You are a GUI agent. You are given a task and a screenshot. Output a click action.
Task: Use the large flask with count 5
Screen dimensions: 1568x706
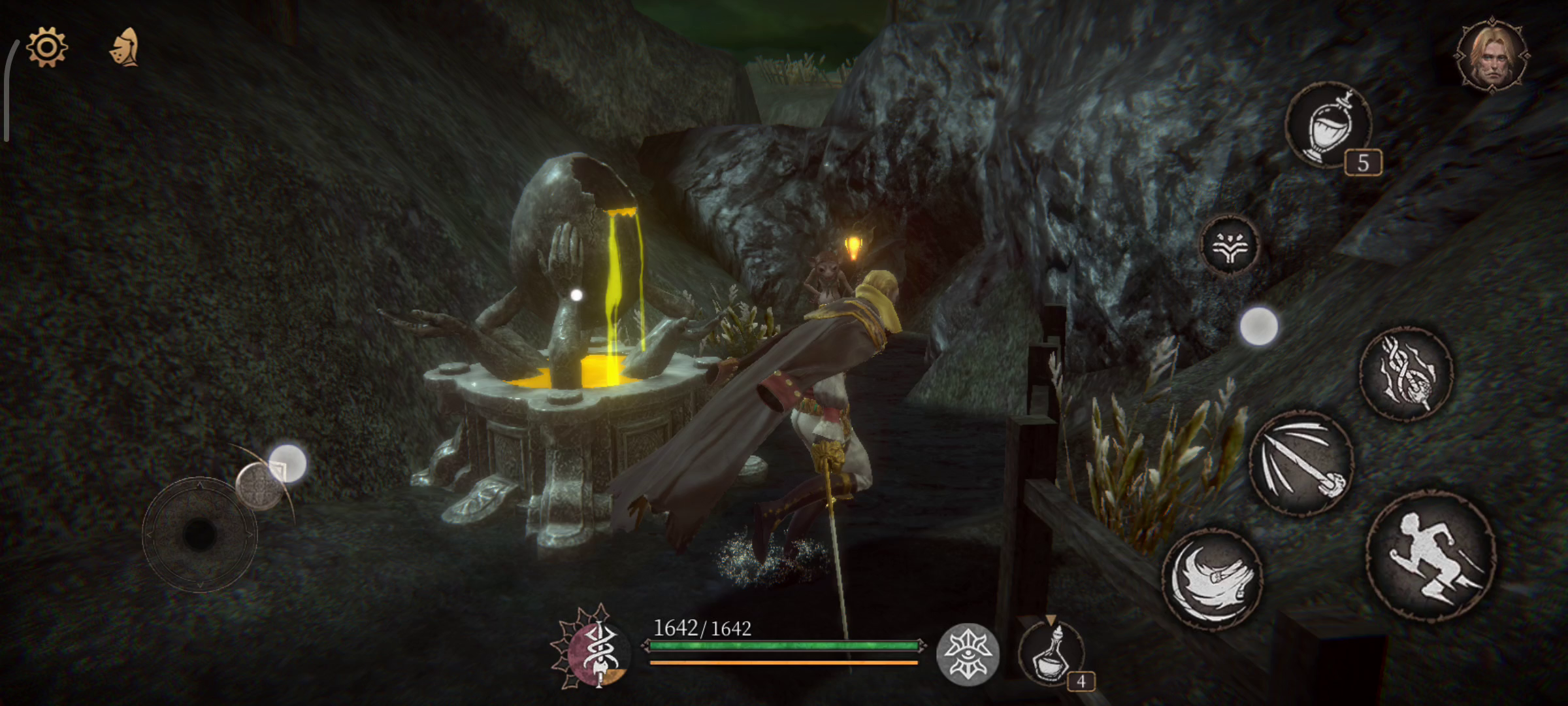coord(1328,124)
